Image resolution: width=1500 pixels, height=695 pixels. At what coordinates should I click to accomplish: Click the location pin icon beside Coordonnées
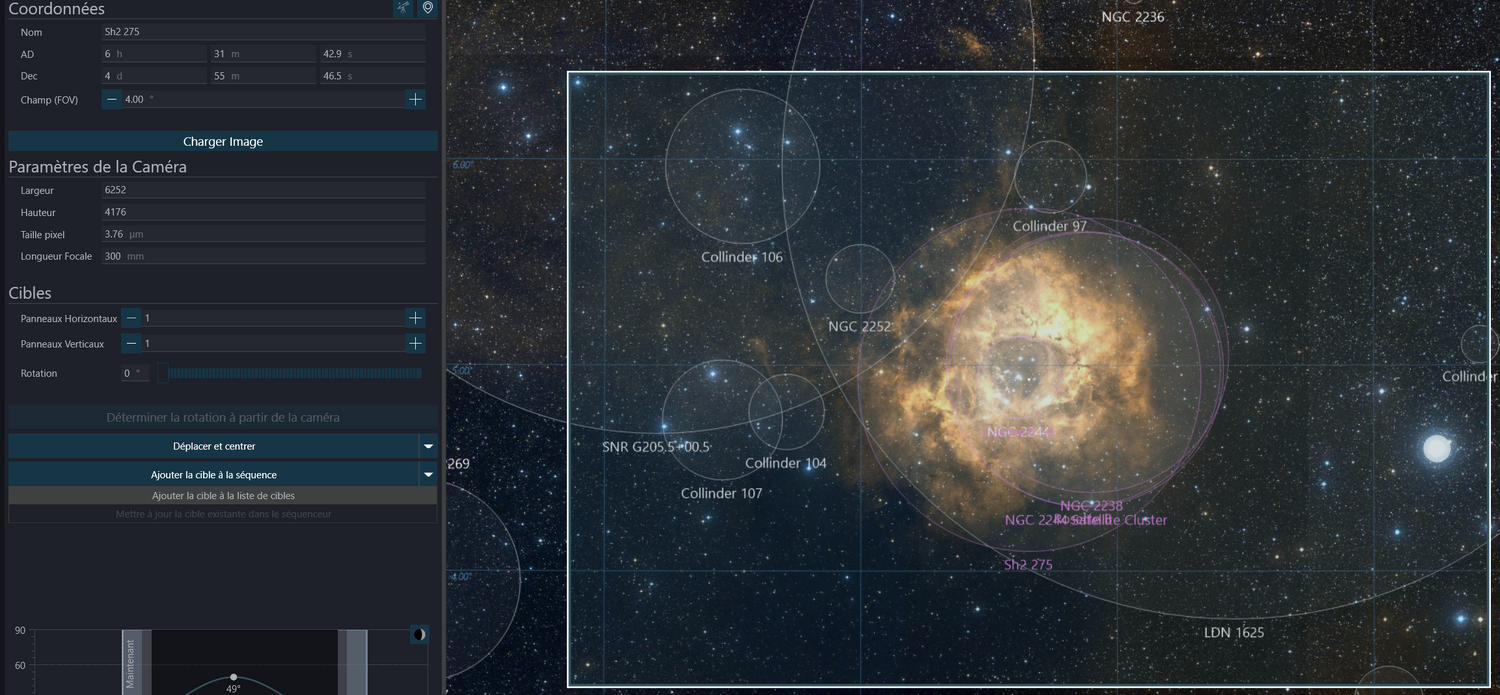pyautogui.click(x=428, y=8)
